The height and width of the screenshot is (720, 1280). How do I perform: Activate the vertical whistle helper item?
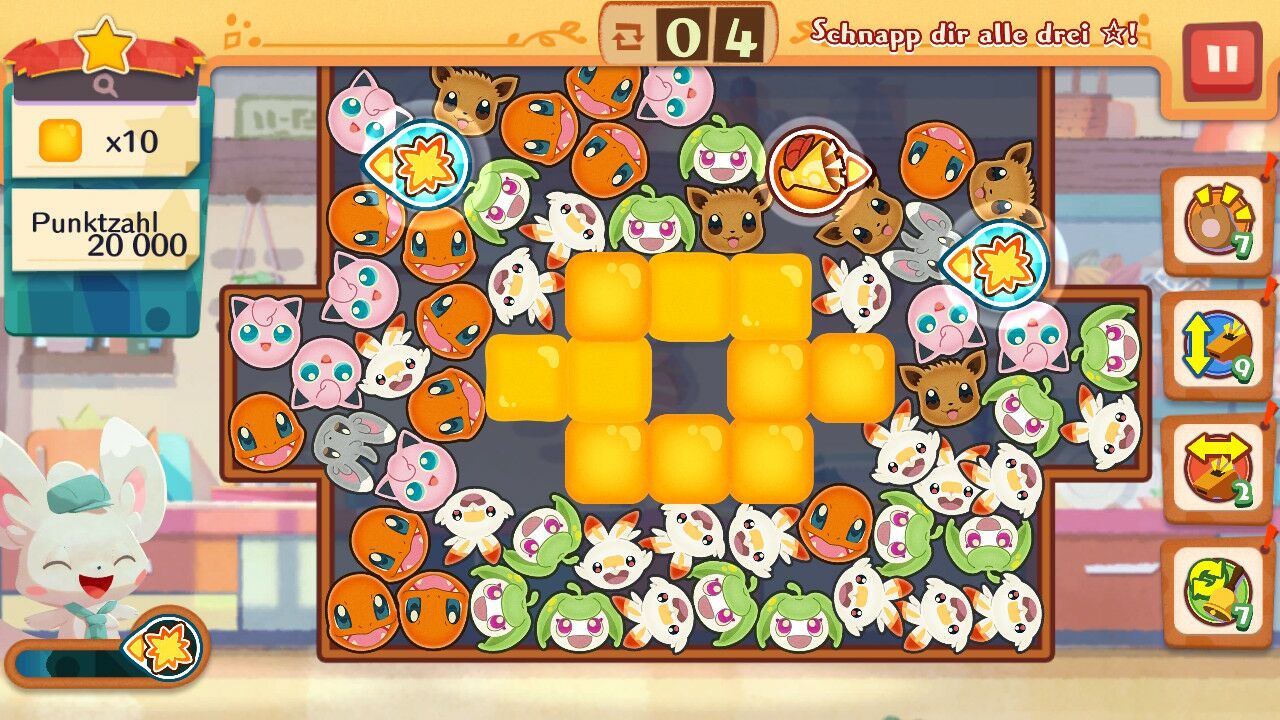[1216, 346]
